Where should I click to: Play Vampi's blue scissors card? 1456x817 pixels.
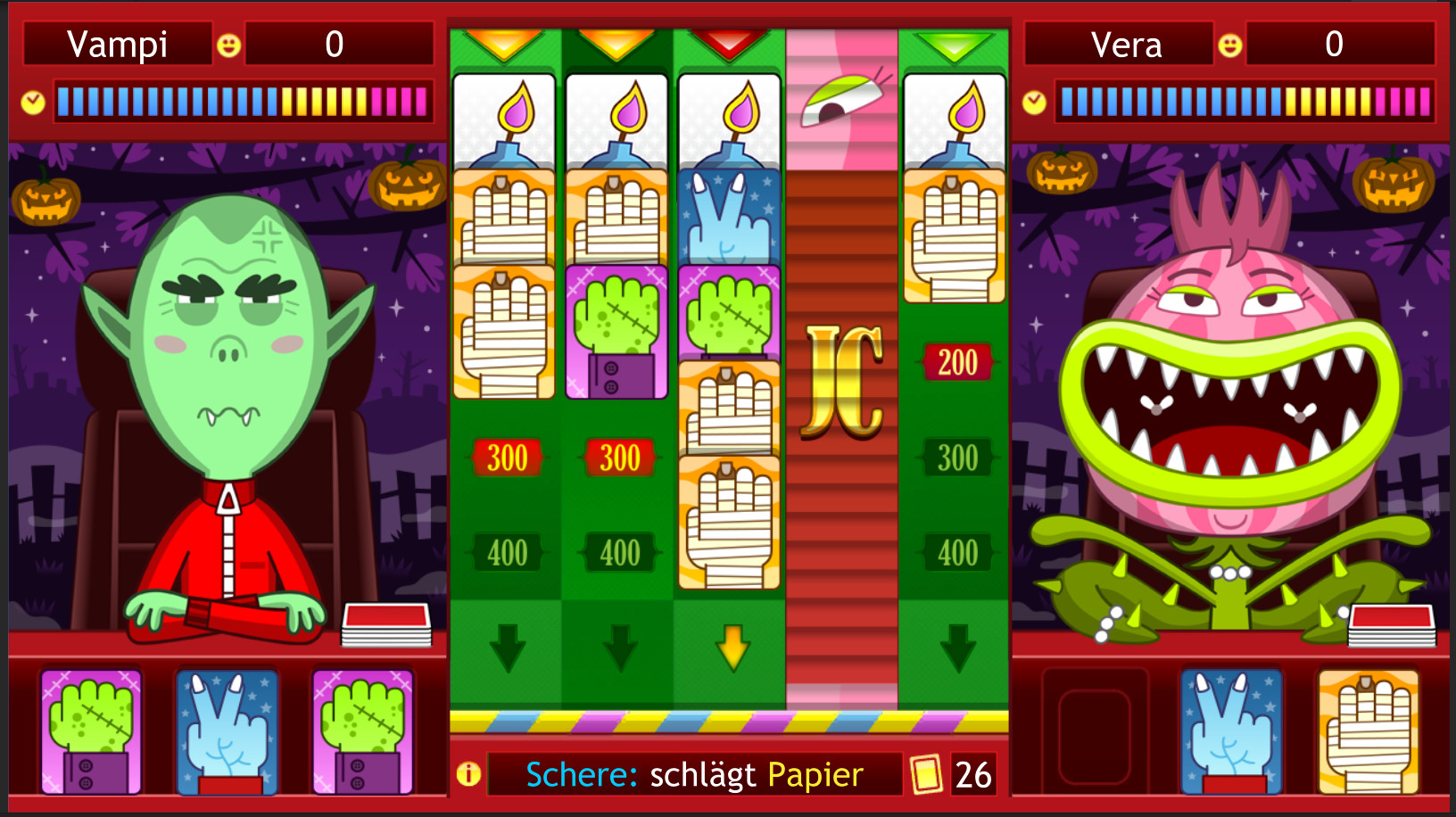click(x=226, y=731)
